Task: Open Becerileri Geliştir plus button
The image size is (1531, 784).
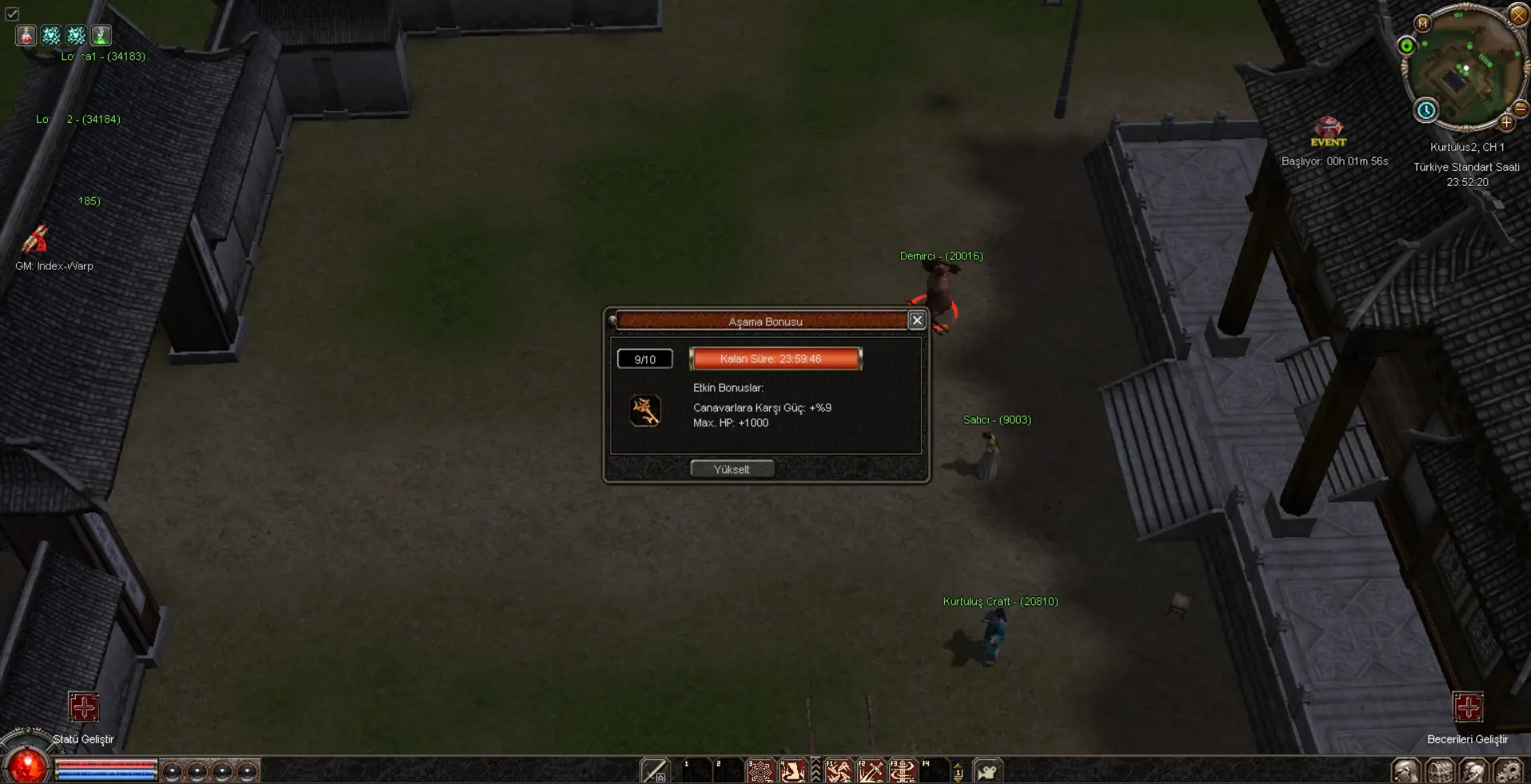Action: [x=1467, y=707]
